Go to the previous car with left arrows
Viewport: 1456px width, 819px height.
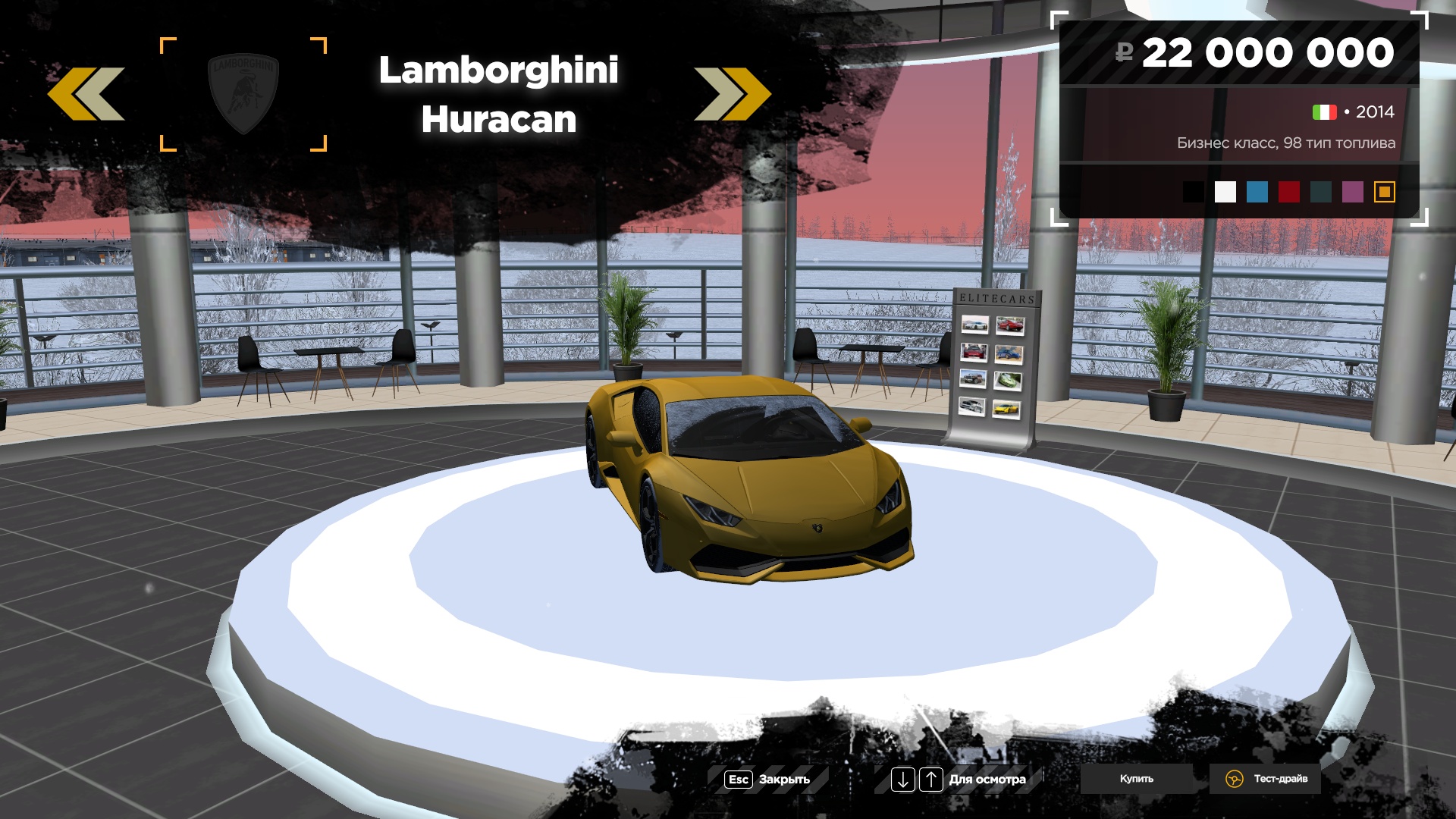point(86,94)
